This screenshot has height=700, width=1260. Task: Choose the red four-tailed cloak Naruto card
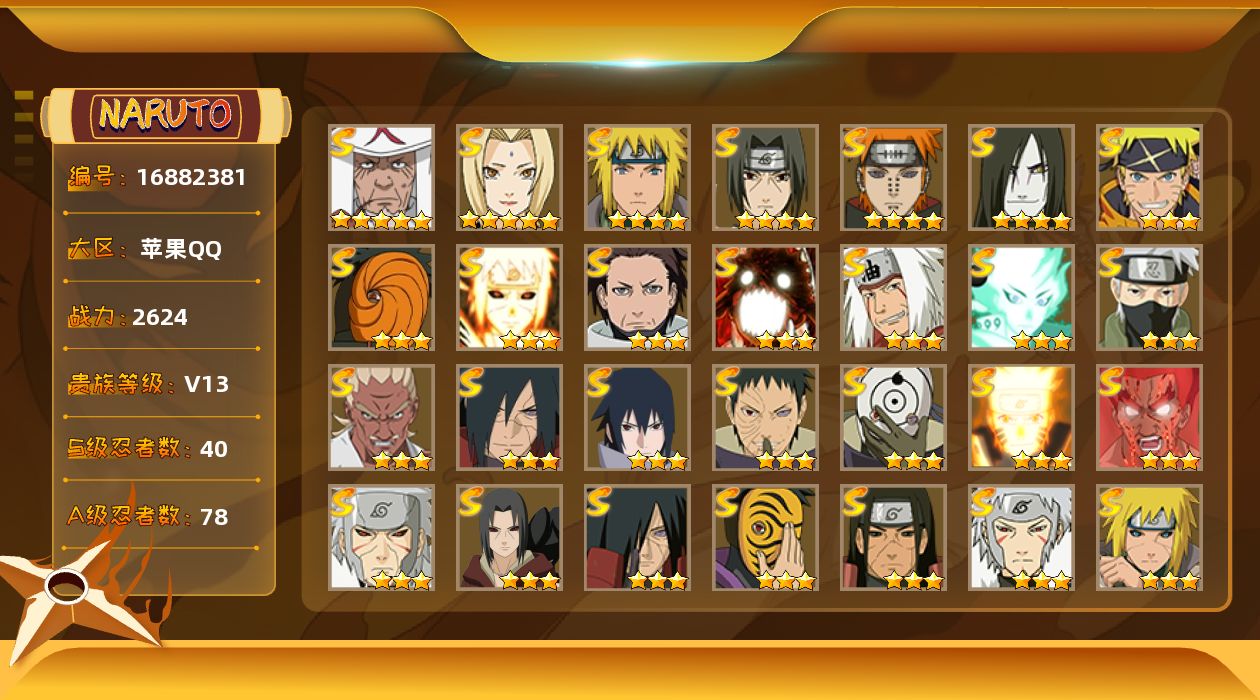[x=765, y=298]
